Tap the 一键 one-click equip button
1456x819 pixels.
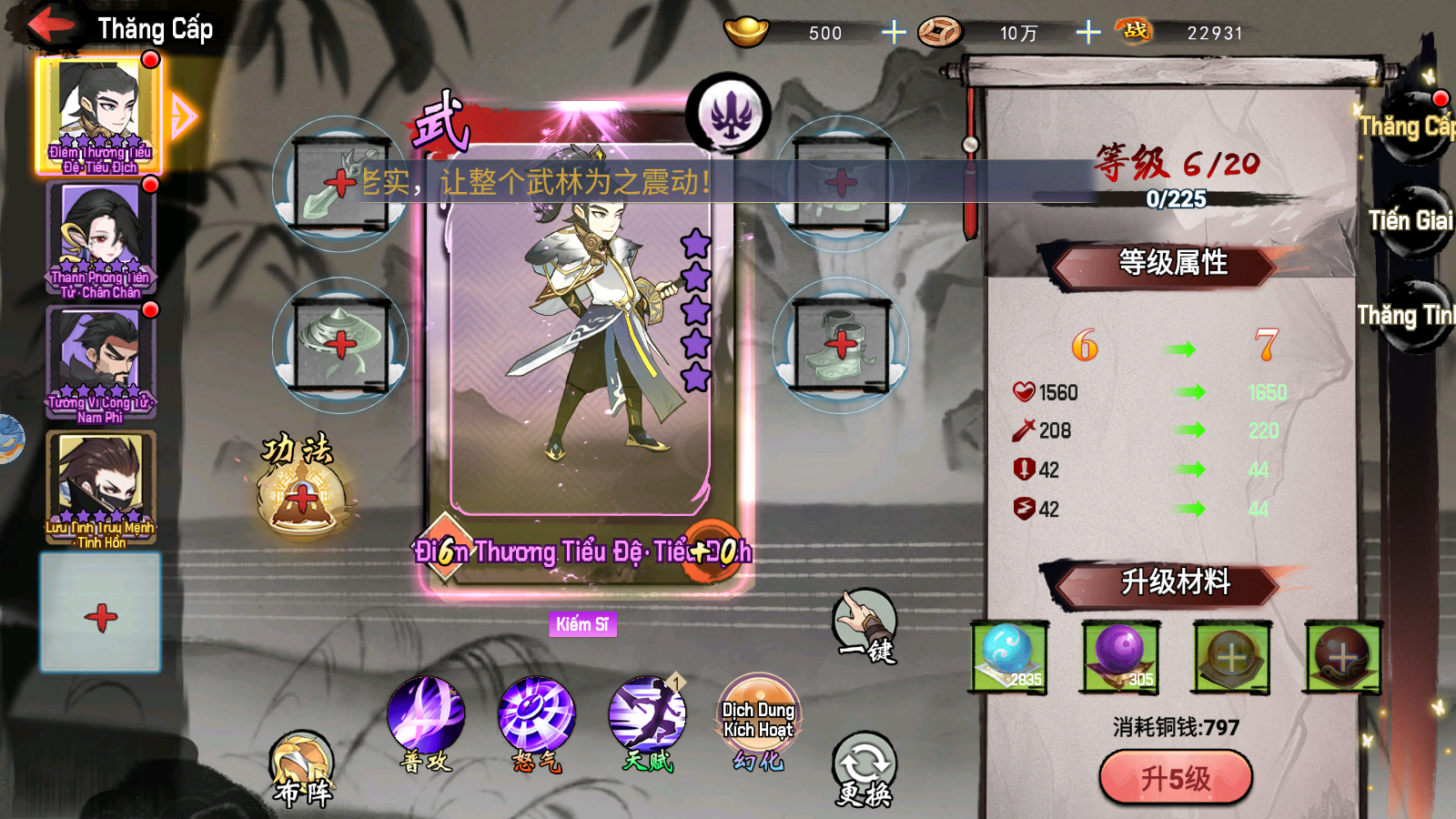[864, 625]
